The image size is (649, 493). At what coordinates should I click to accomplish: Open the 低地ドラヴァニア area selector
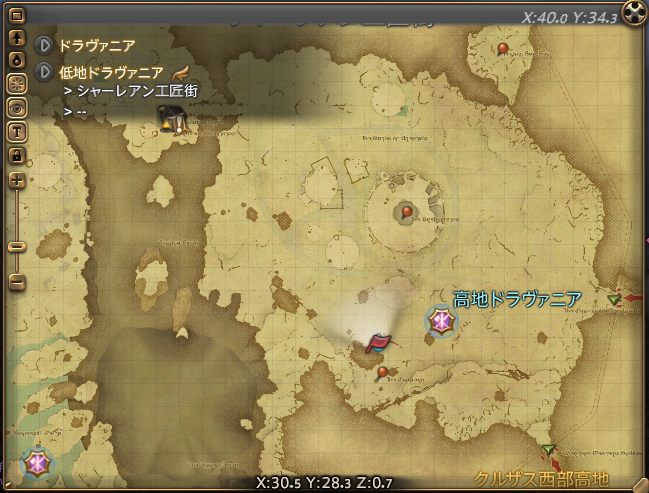click(44, 72)
